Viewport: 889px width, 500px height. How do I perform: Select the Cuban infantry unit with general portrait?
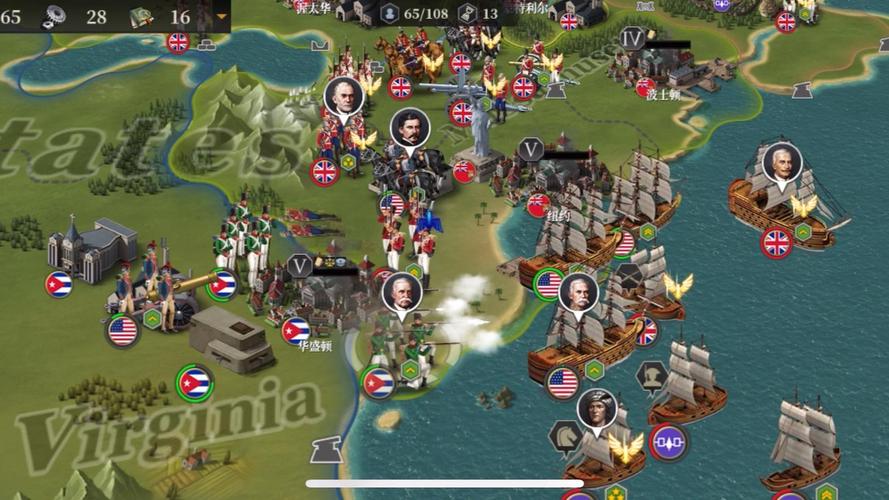pos(402,345)
